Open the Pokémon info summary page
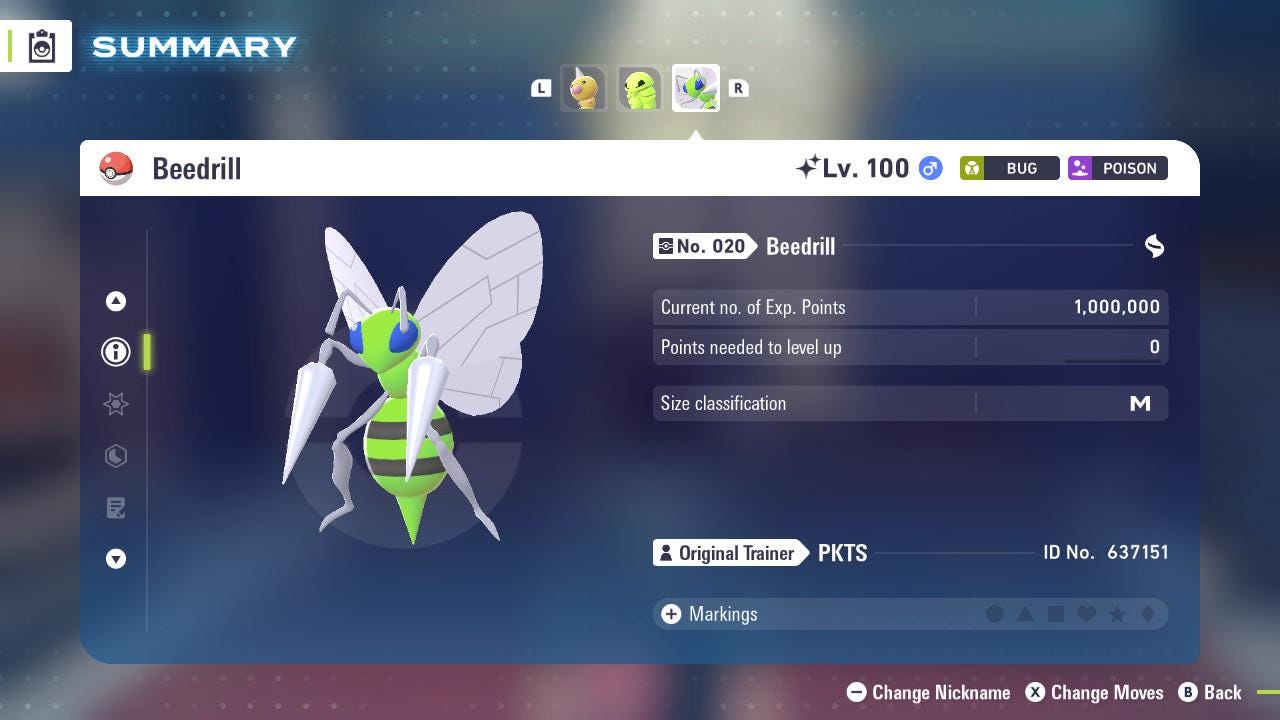This screenshot has height=720, width=1280. click(x=115, y=352)
